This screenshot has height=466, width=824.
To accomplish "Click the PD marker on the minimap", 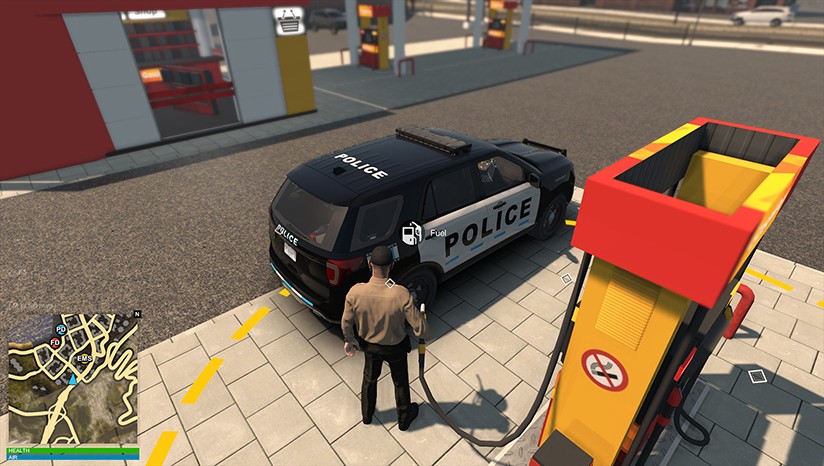I will pyautogui.click(x=61, y=329).
